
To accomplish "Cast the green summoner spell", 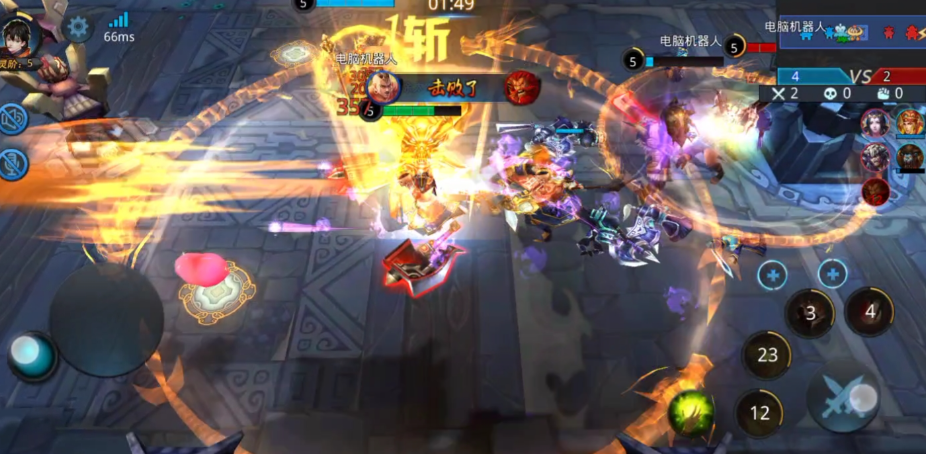I will coord(691,410).
